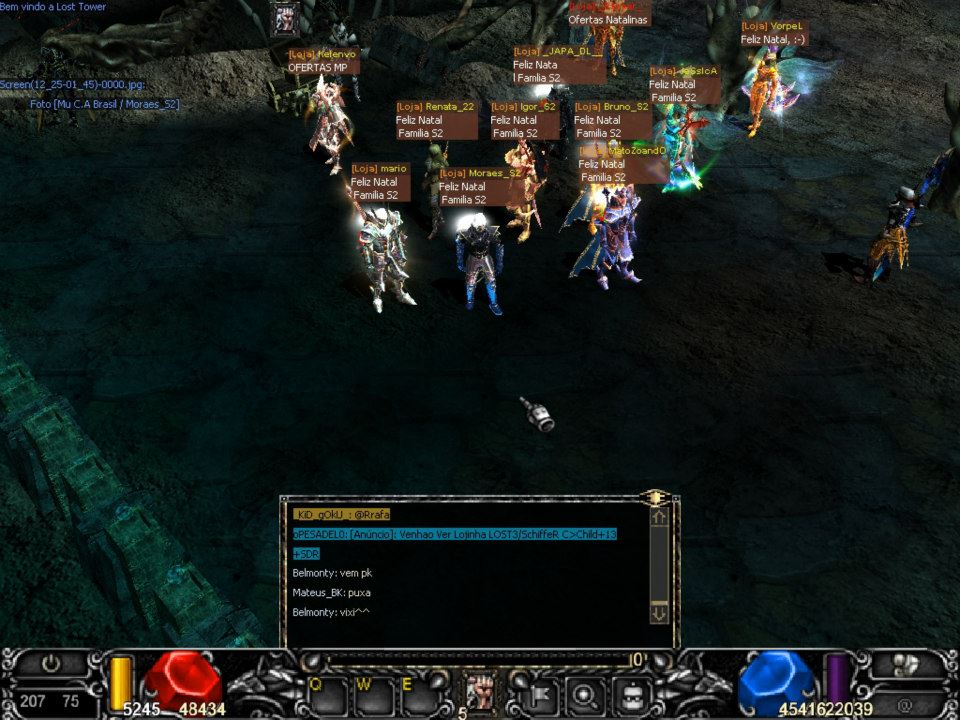This screenshot has width=960, height=720.
Task: Click the @ button in the HUD corner
Action: click(904, 703)
